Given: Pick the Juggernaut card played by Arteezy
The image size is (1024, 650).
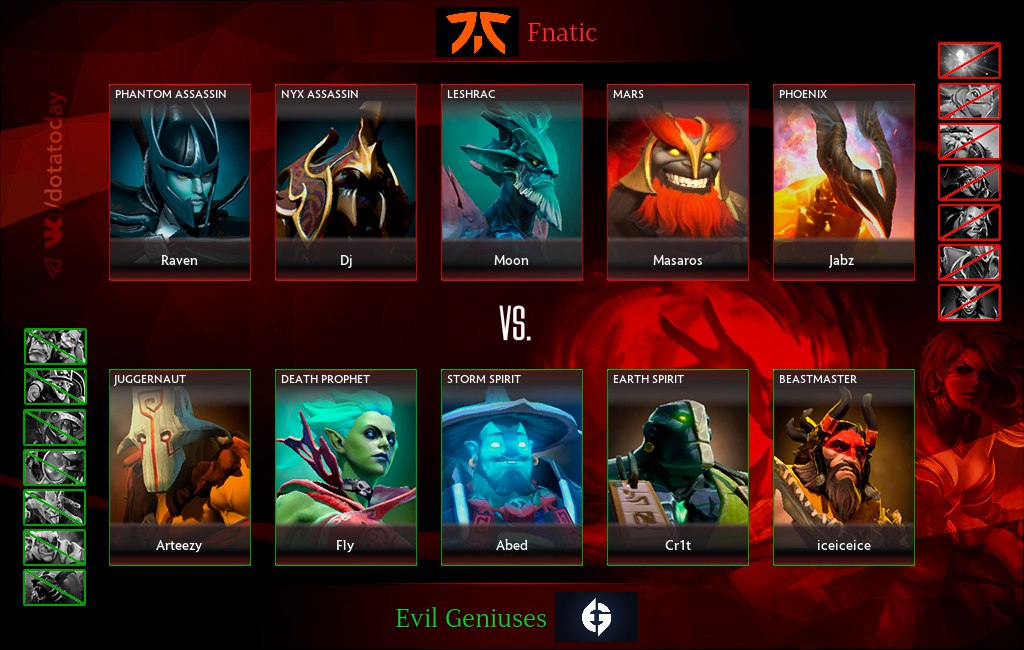Looking at the screenshot, I should [180, 467].
